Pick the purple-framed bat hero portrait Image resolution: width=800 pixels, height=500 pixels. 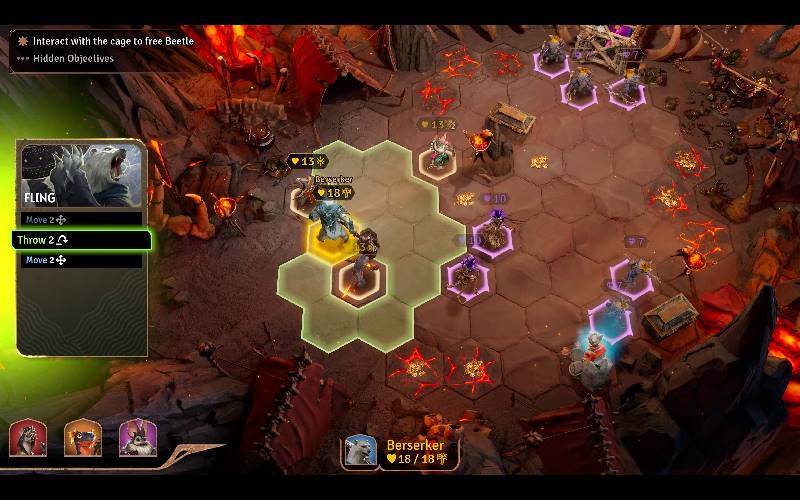coord(137,438)
